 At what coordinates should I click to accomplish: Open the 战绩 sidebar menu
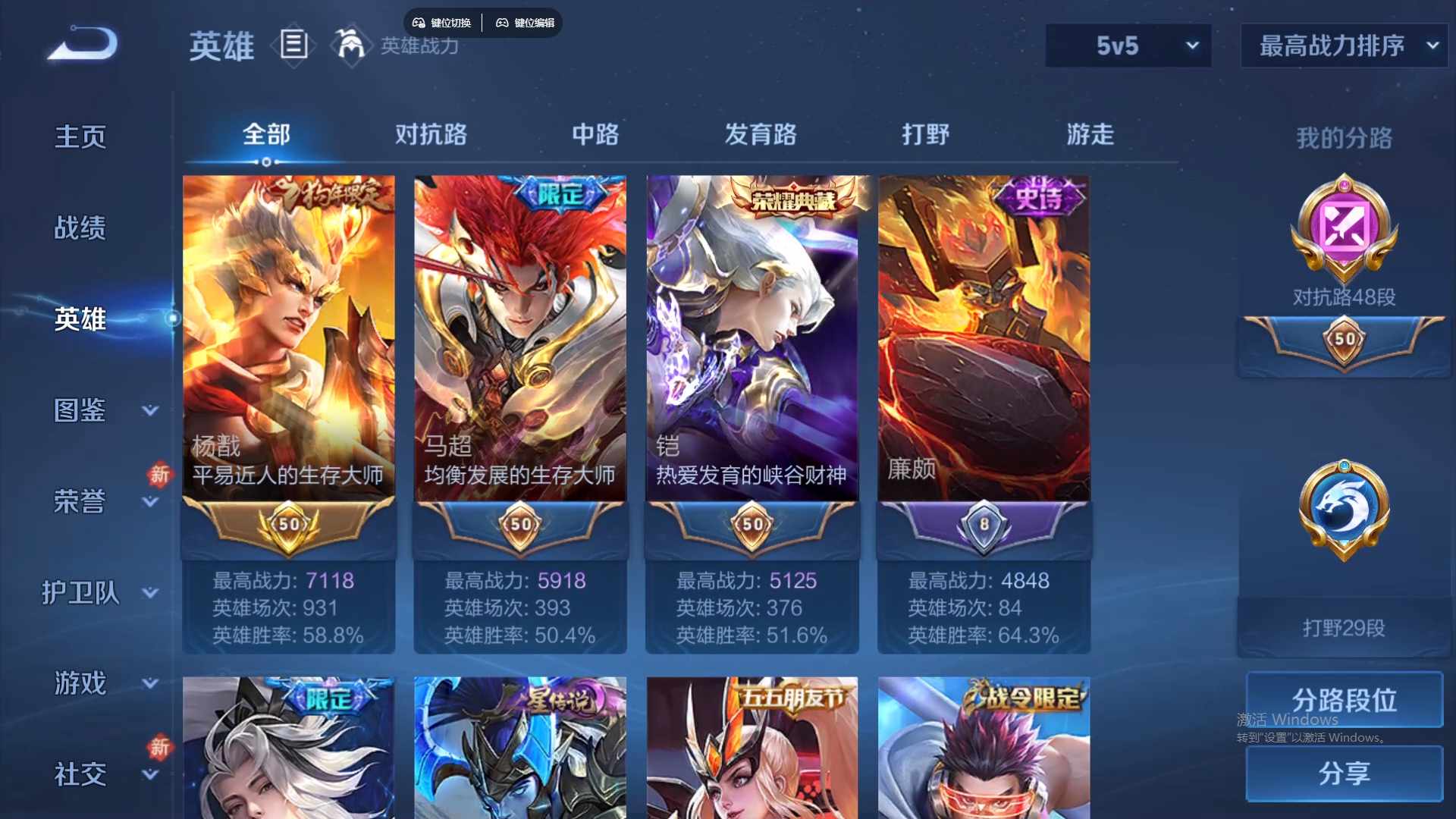(80, 226)
